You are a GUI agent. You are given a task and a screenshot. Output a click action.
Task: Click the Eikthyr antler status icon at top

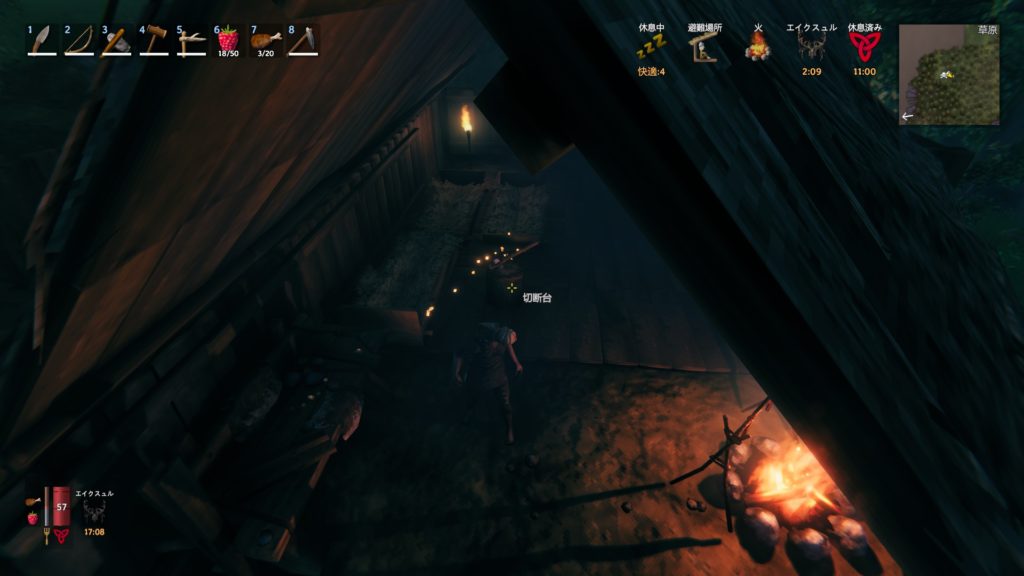(x=811, y=47)
